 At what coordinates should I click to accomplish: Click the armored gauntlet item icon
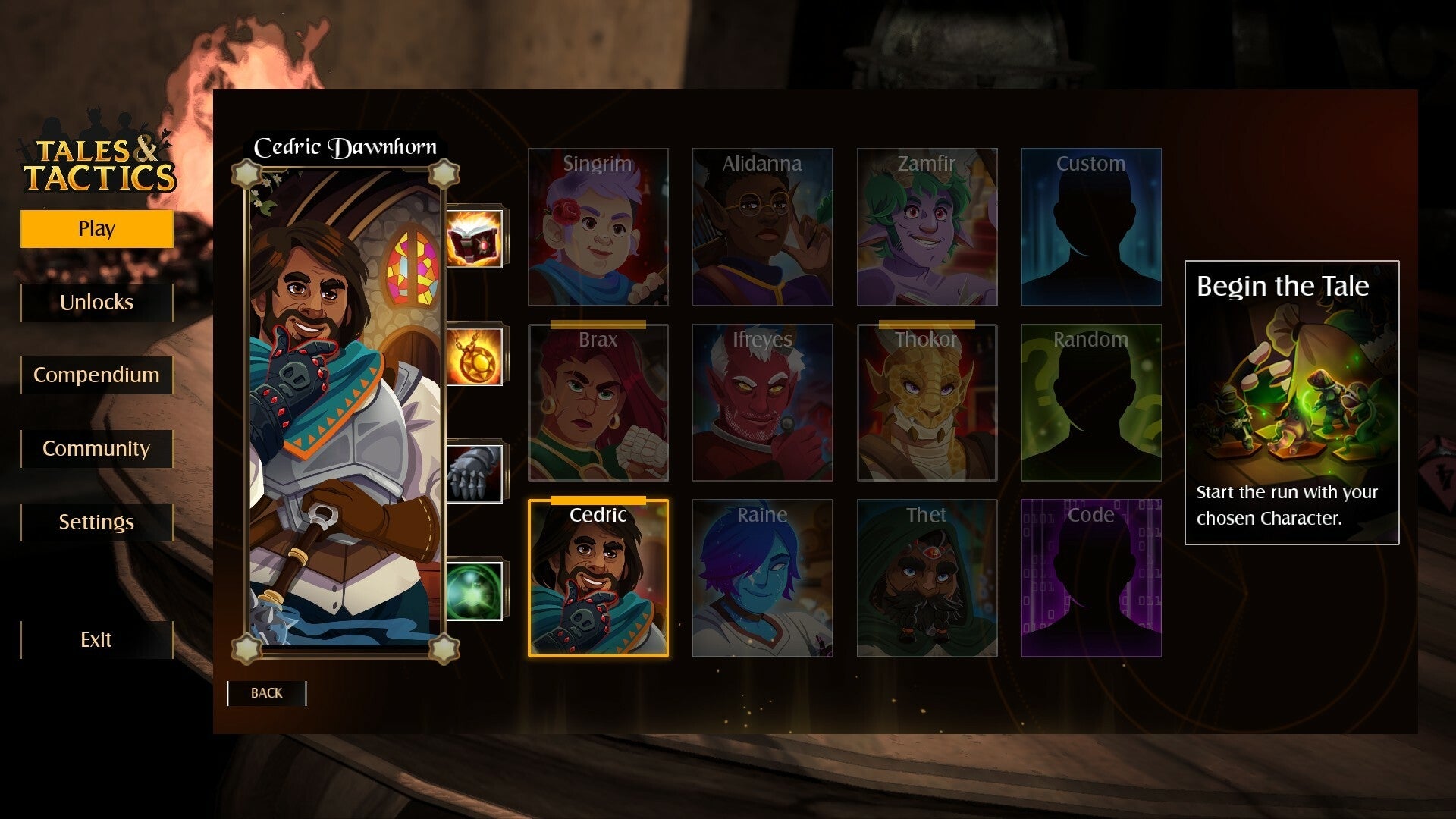pos(474,472)
